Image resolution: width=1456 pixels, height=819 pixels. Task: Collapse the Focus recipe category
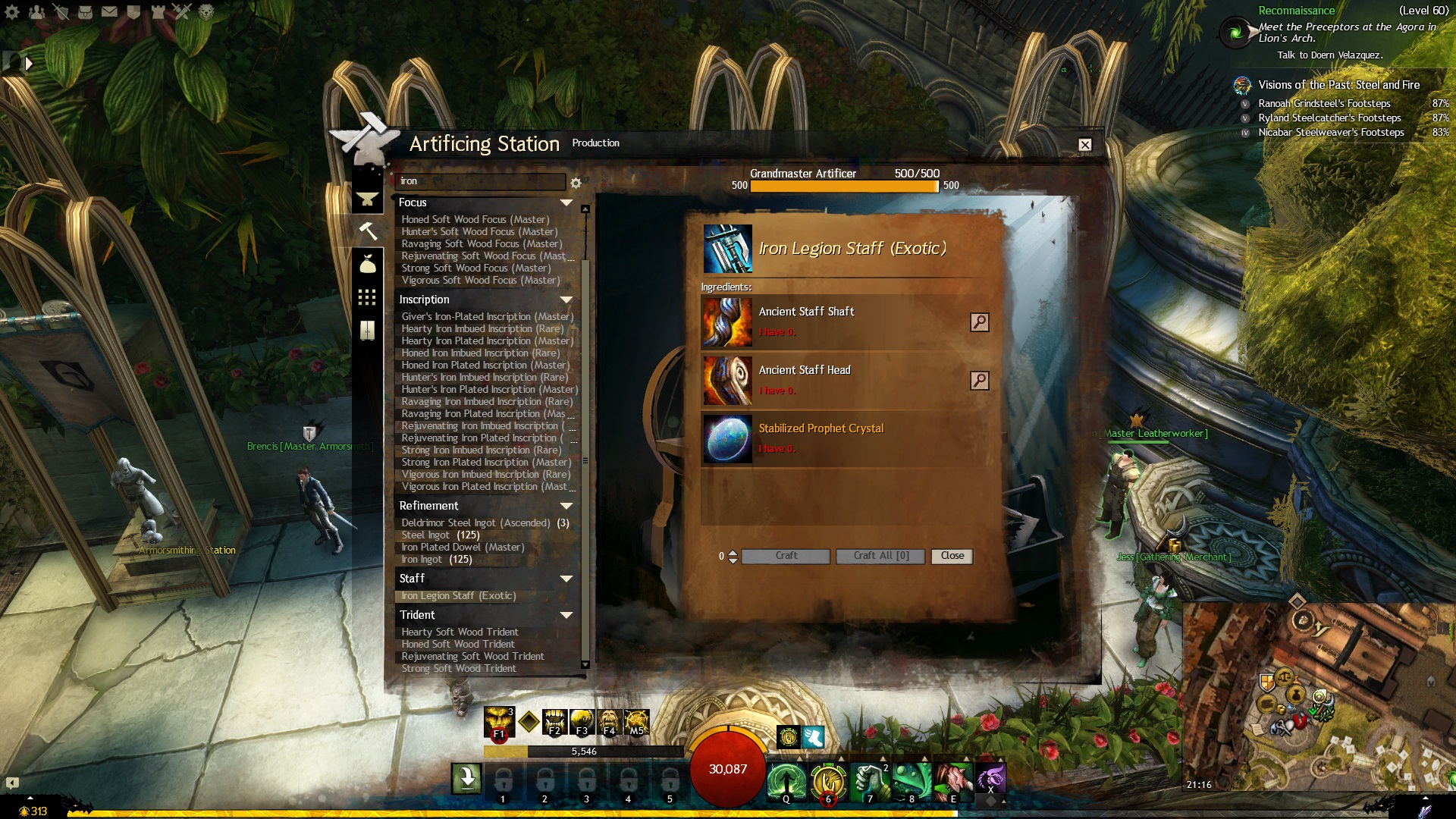pyautogui.click(x=566, y=202)
